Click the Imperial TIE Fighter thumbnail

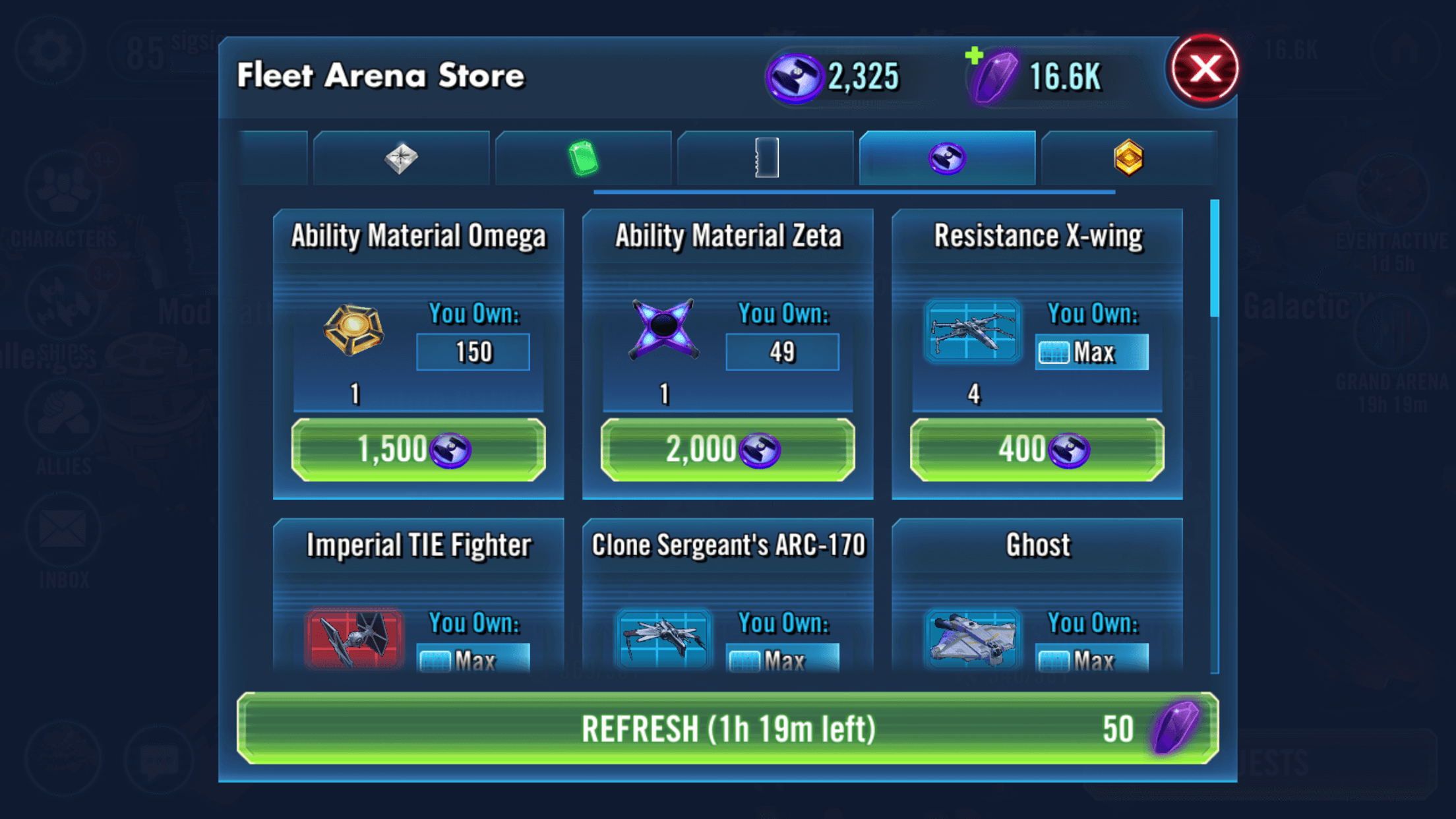pos(354,638)
